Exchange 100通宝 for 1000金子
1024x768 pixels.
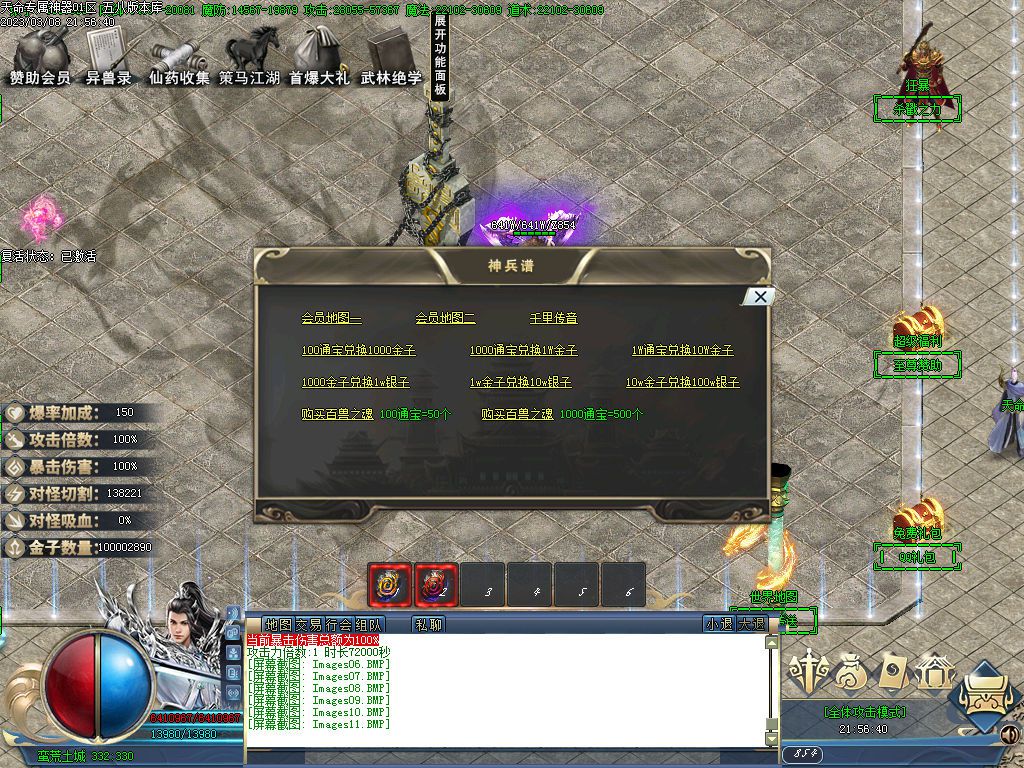(x=358, y=350)
